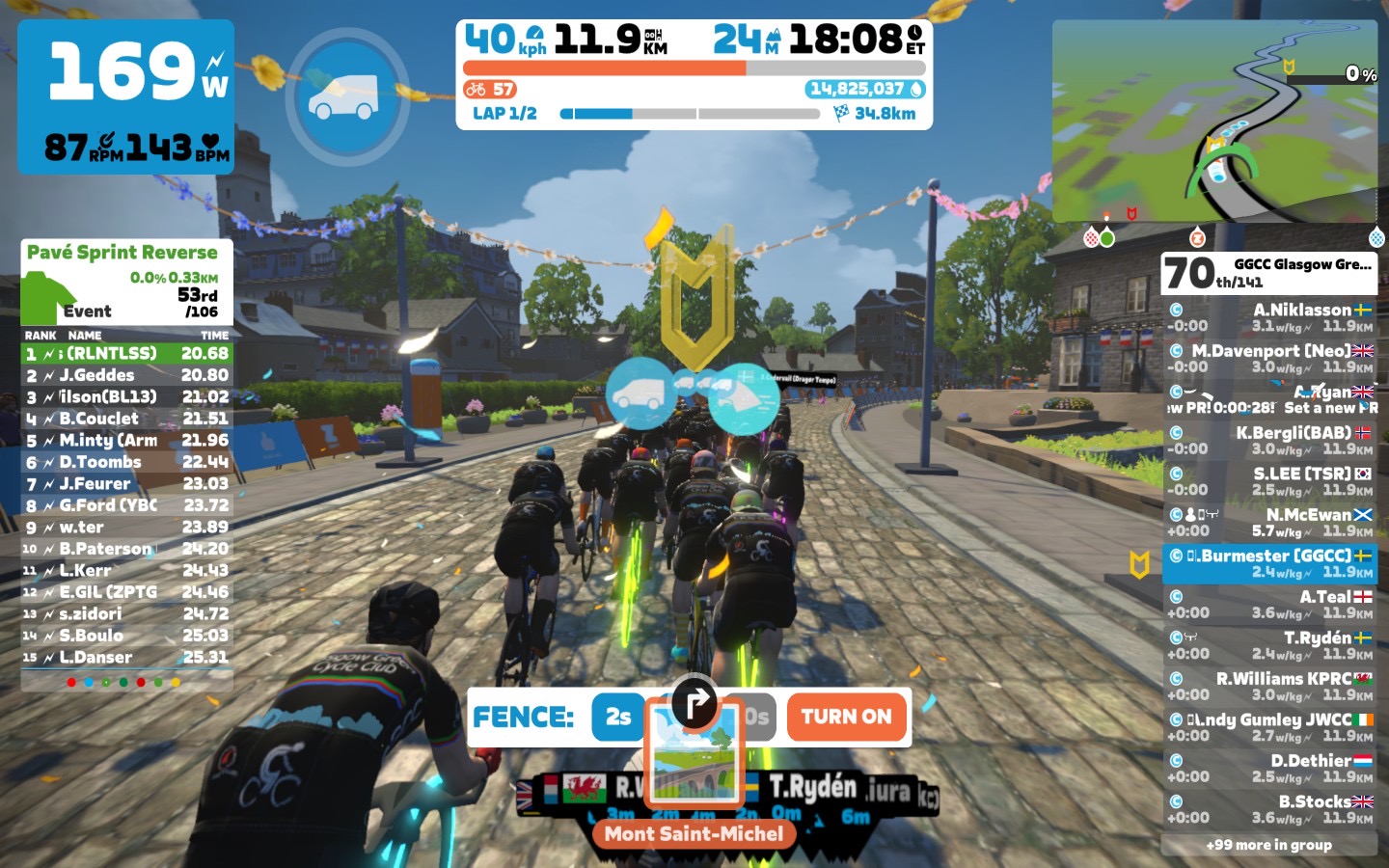Select M.Davenport [Neo] rider row

pyautogui.click(x=1269, y=359)
